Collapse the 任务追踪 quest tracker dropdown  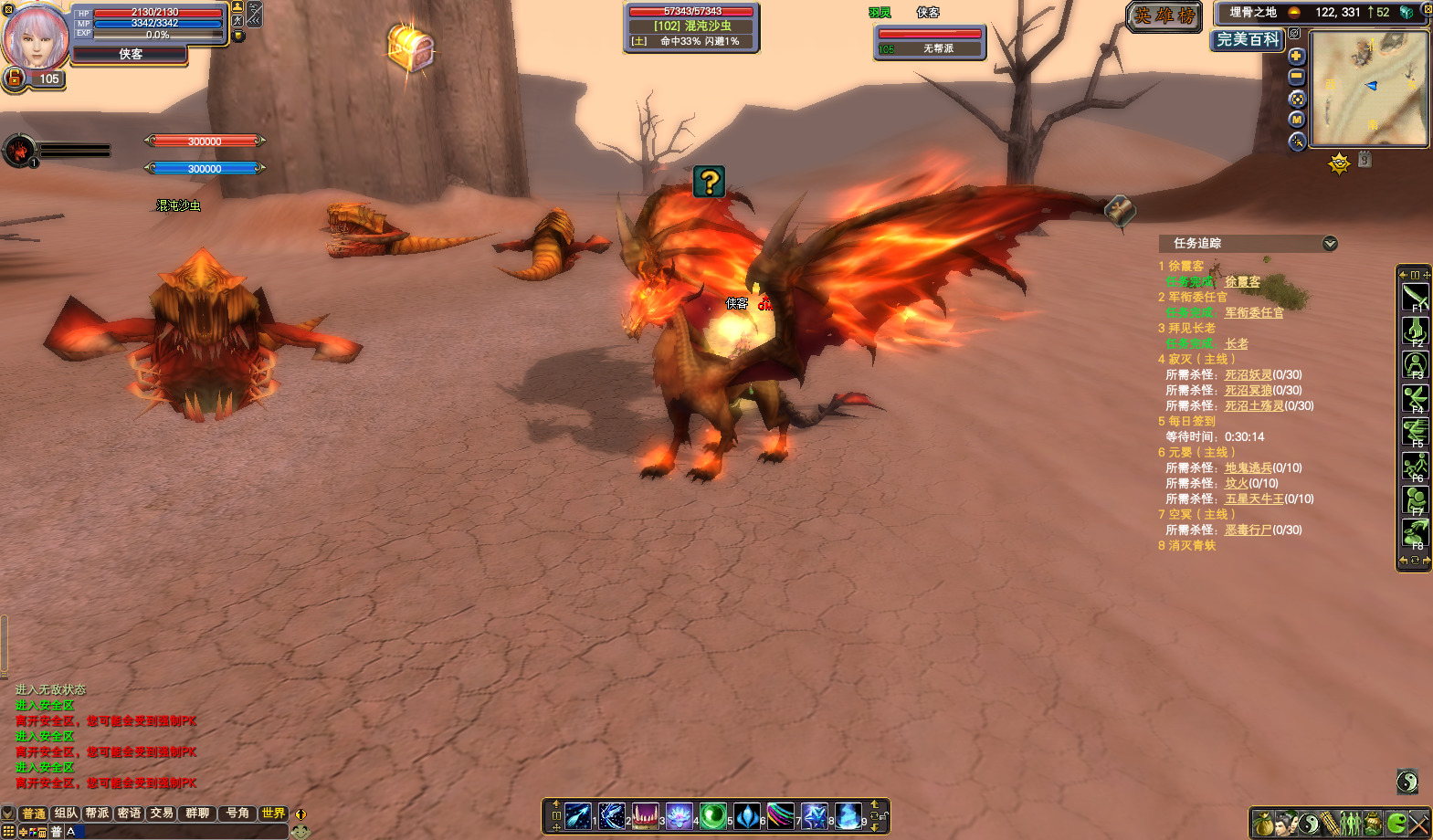click(1330, 243)
